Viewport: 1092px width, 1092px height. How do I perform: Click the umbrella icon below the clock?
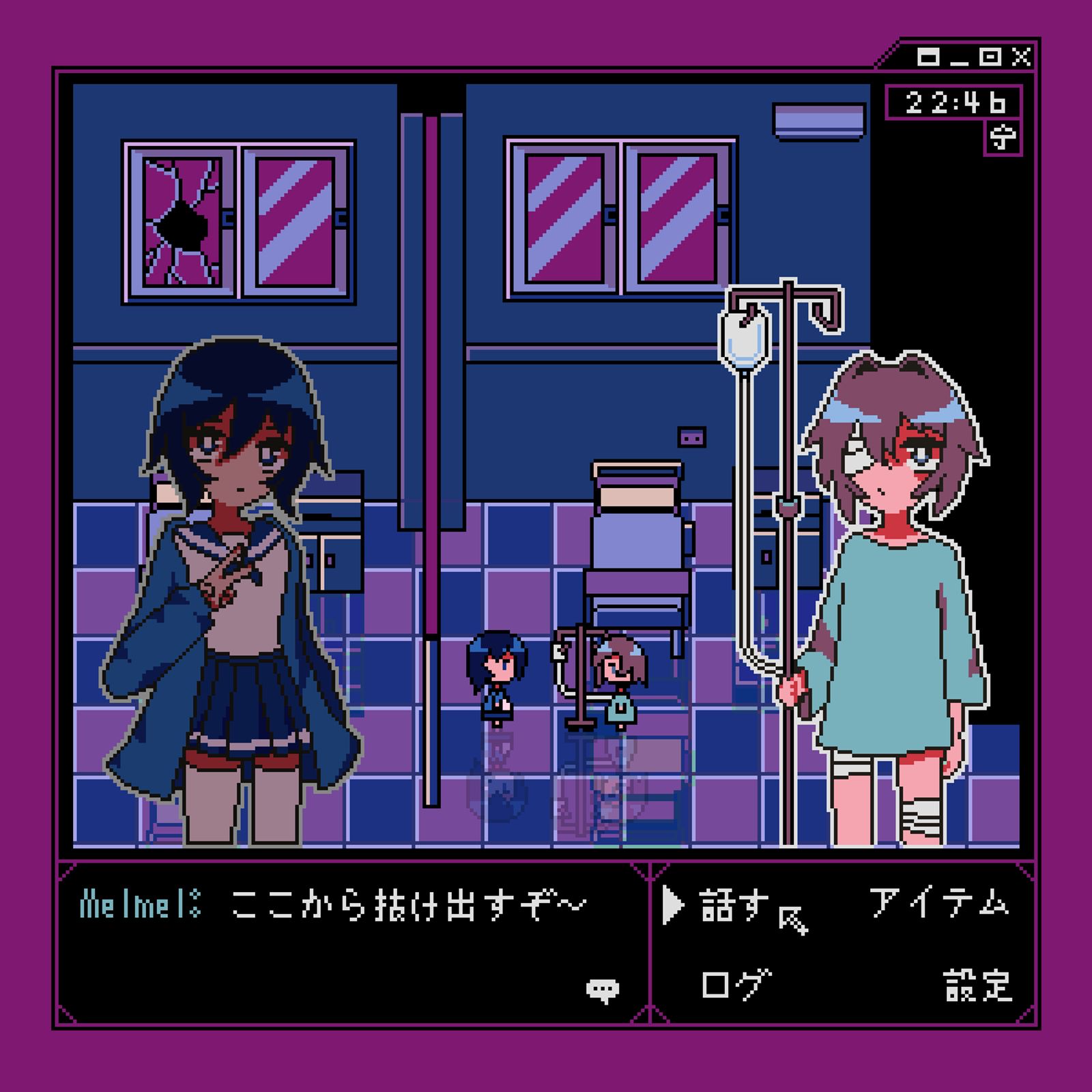click(x=1003, y=139)
